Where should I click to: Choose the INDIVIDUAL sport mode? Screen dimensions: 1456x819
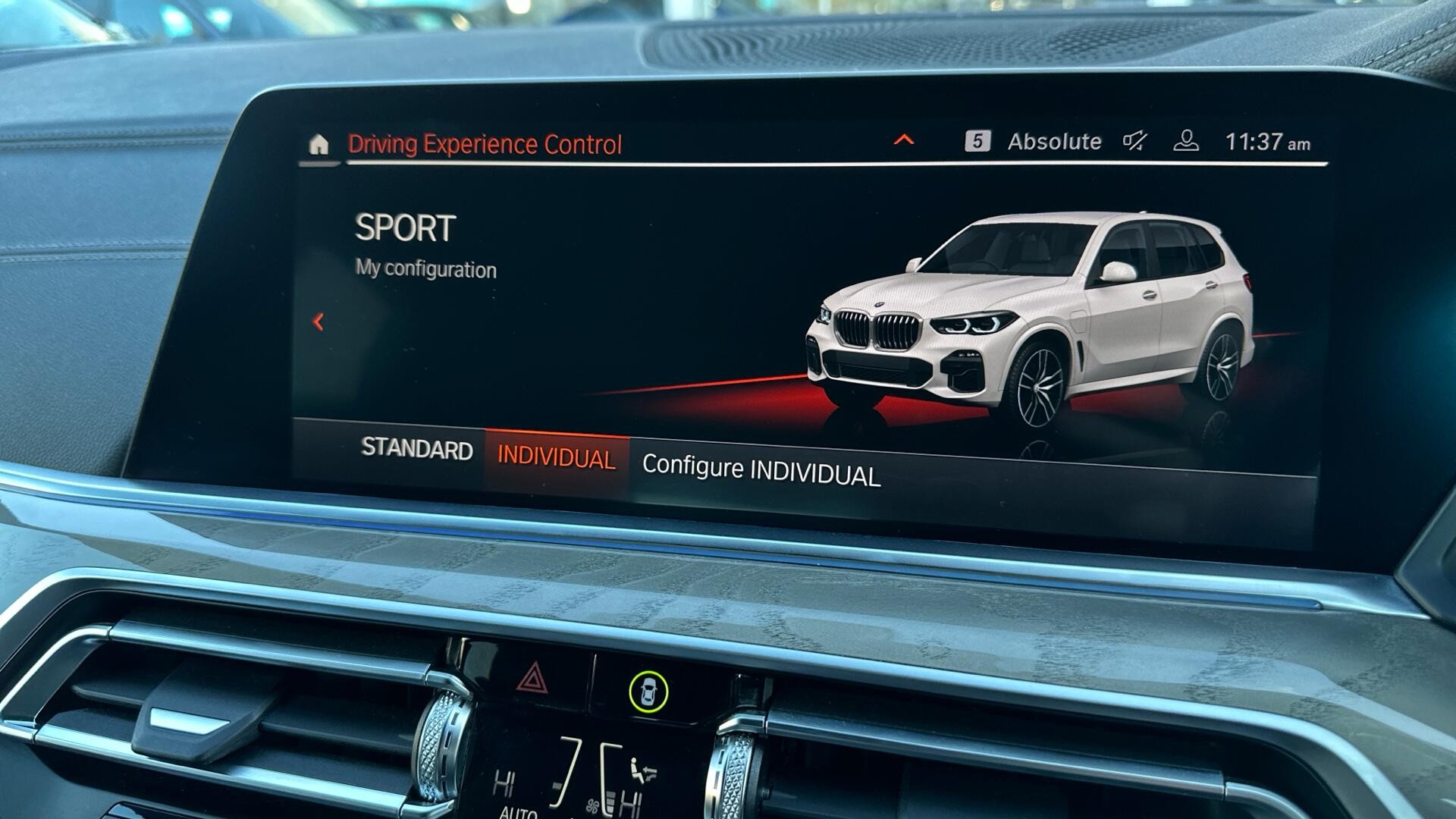tap(556, 459)
